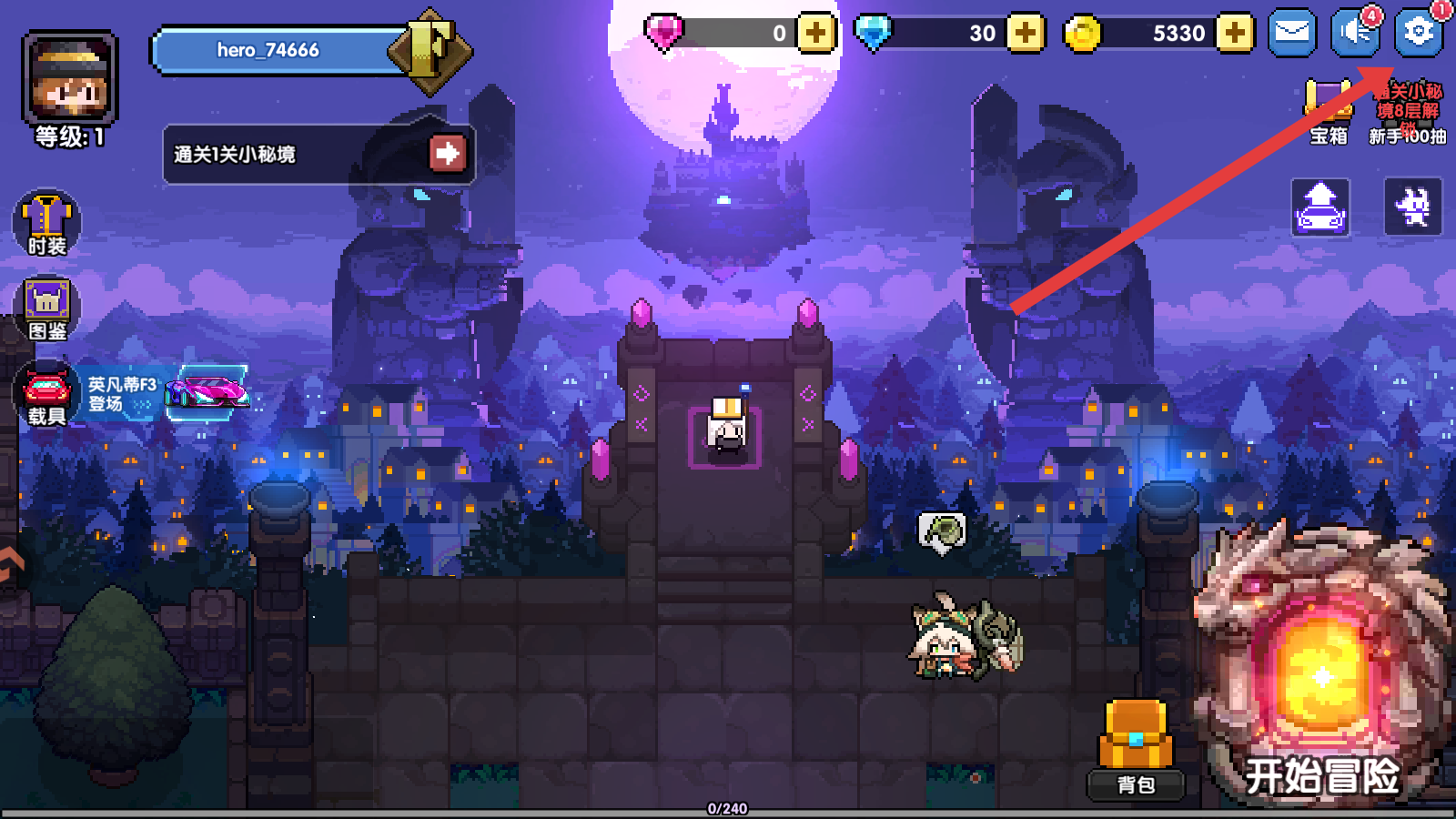Click the white pet creature icon
Screen dimensions: 1456x819
click(x=1412, y=207)
